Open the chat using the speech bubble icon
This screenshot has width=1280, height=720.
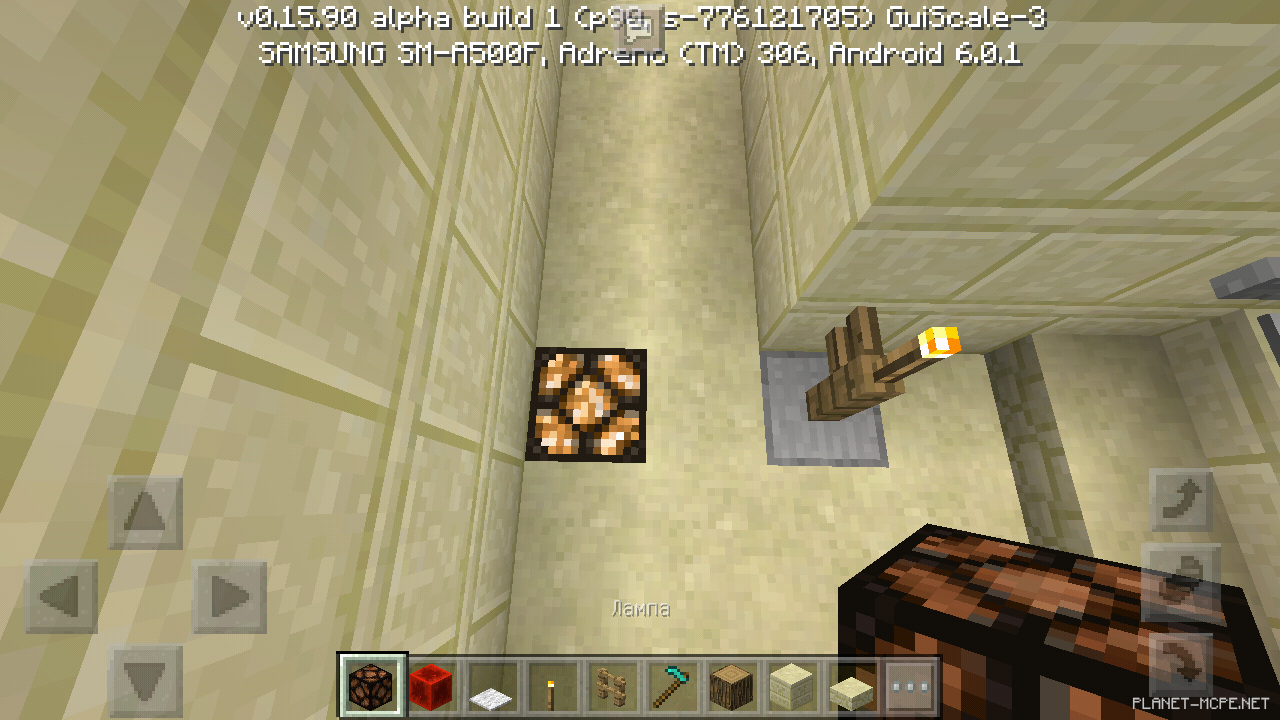(637, 27)
